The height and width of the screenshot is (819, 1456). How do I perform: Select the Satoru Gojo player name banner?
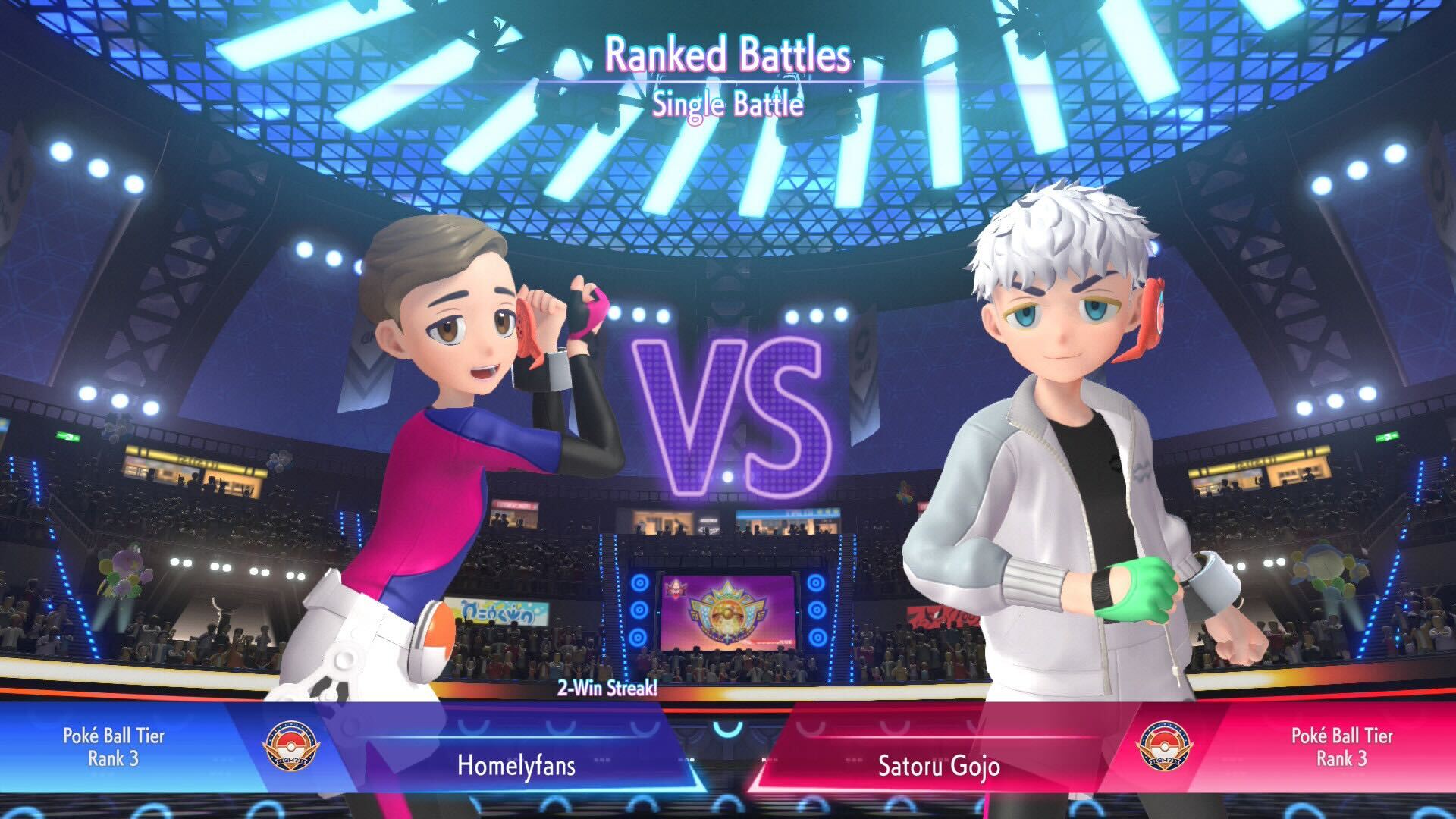tap(939, 764)
